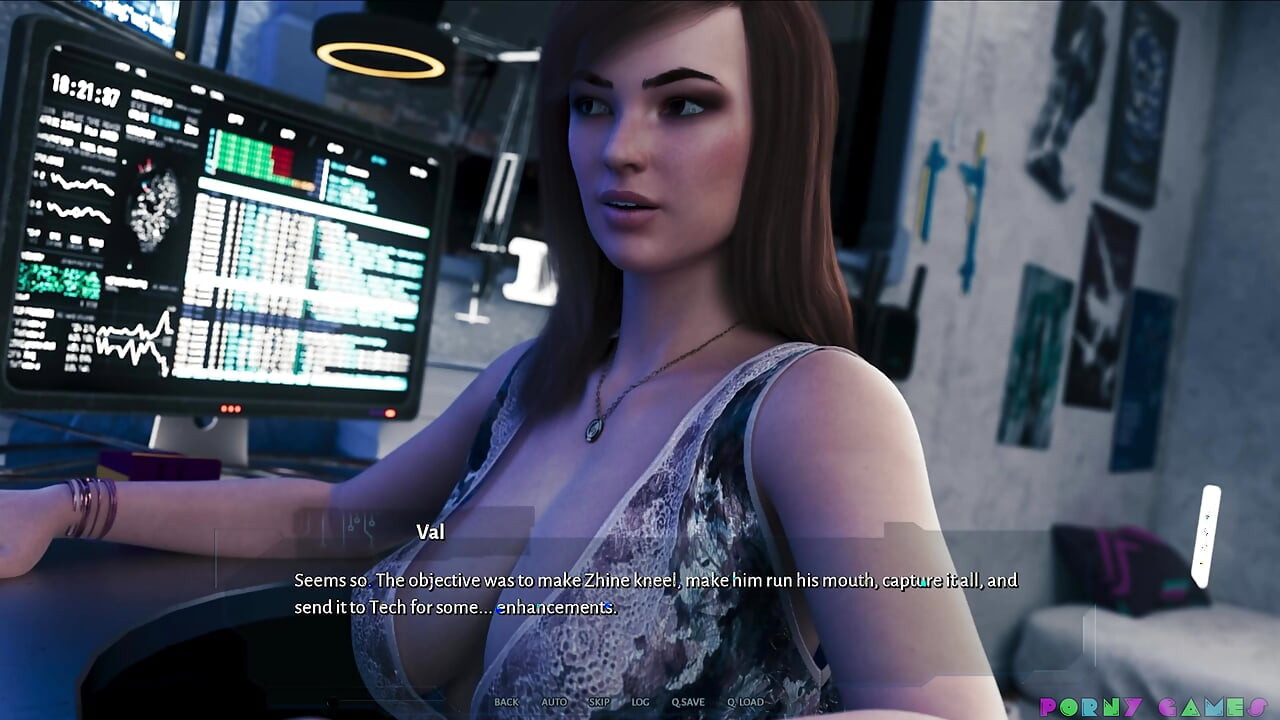1280x720 pixels.
Task: Open the dialogue LOG
Action: pyautogui.click(x=639, y=702)
